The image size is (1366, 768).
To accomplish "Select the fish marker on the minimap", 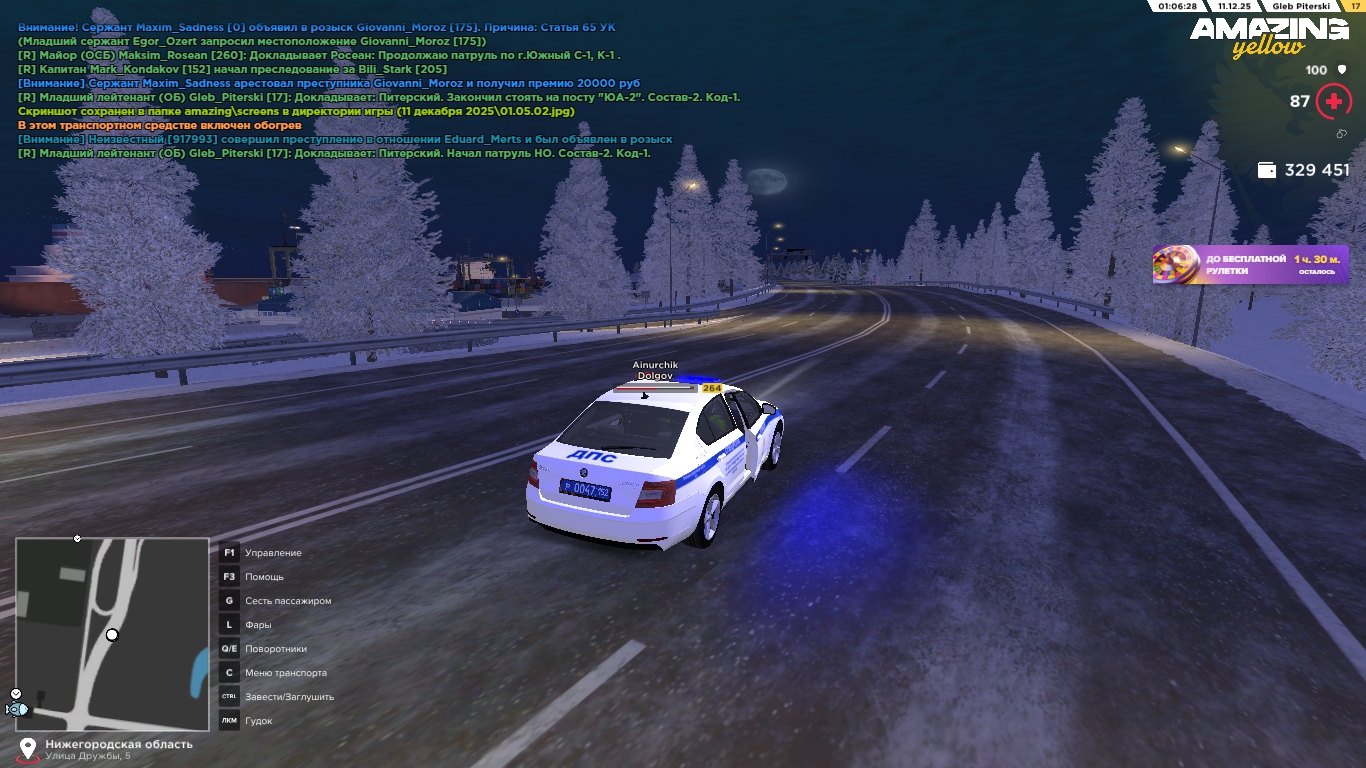I will point(17,709).
